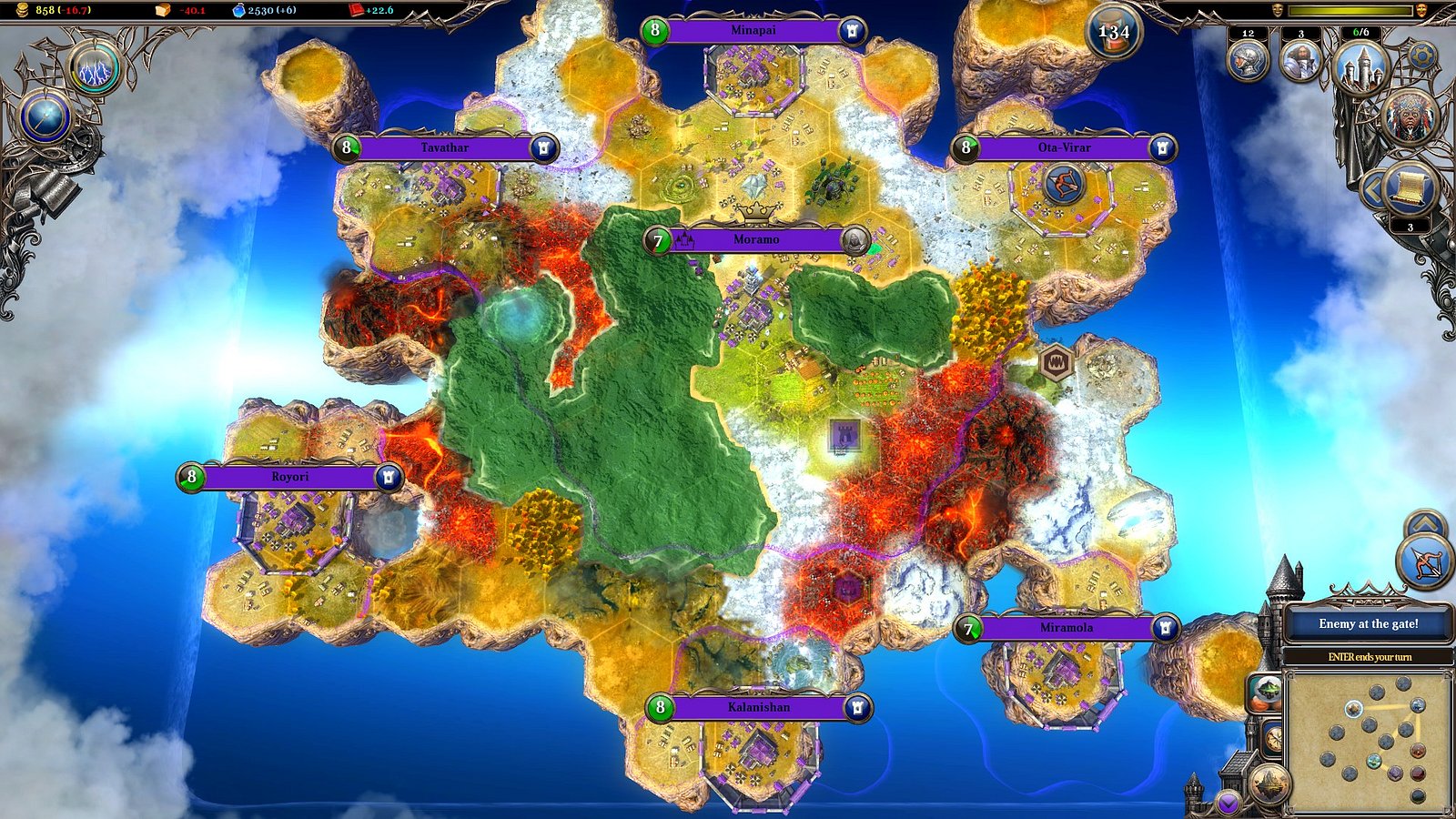Toggle the left mask on the morale bar
This screenshot has height=819, width=1456.
pos(1278,10)
